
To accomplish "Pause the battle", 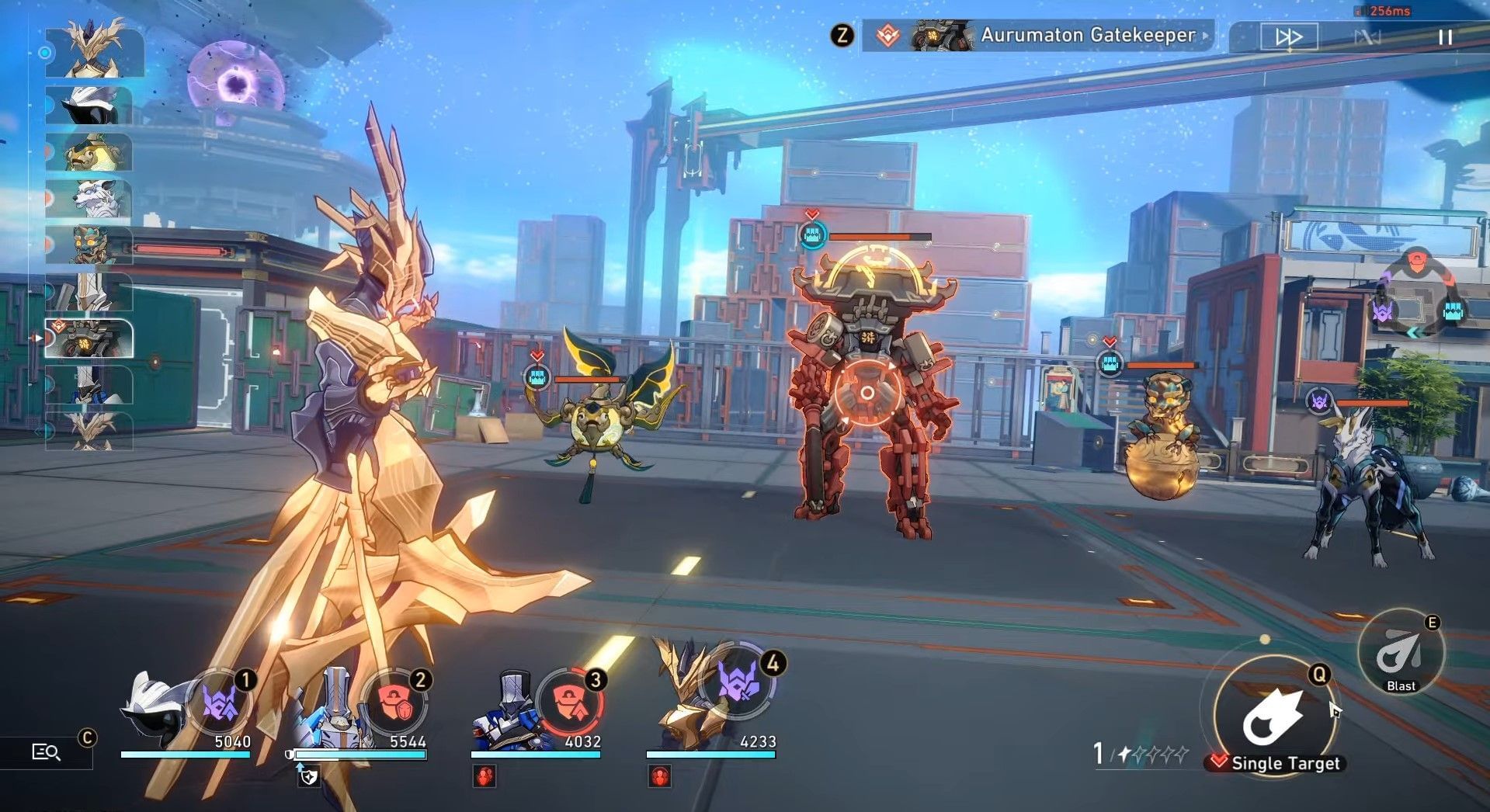I will click(1445, 37).
